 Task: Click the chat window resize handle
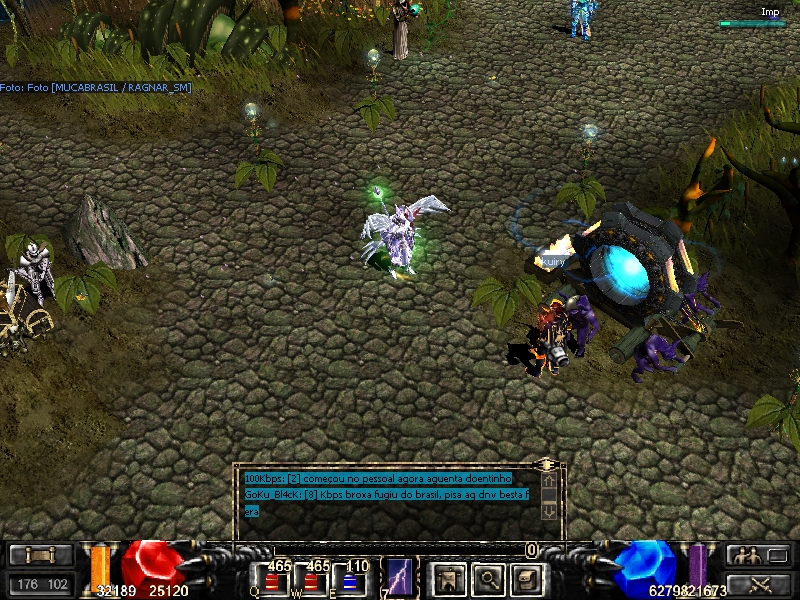[x=546, y=465]
